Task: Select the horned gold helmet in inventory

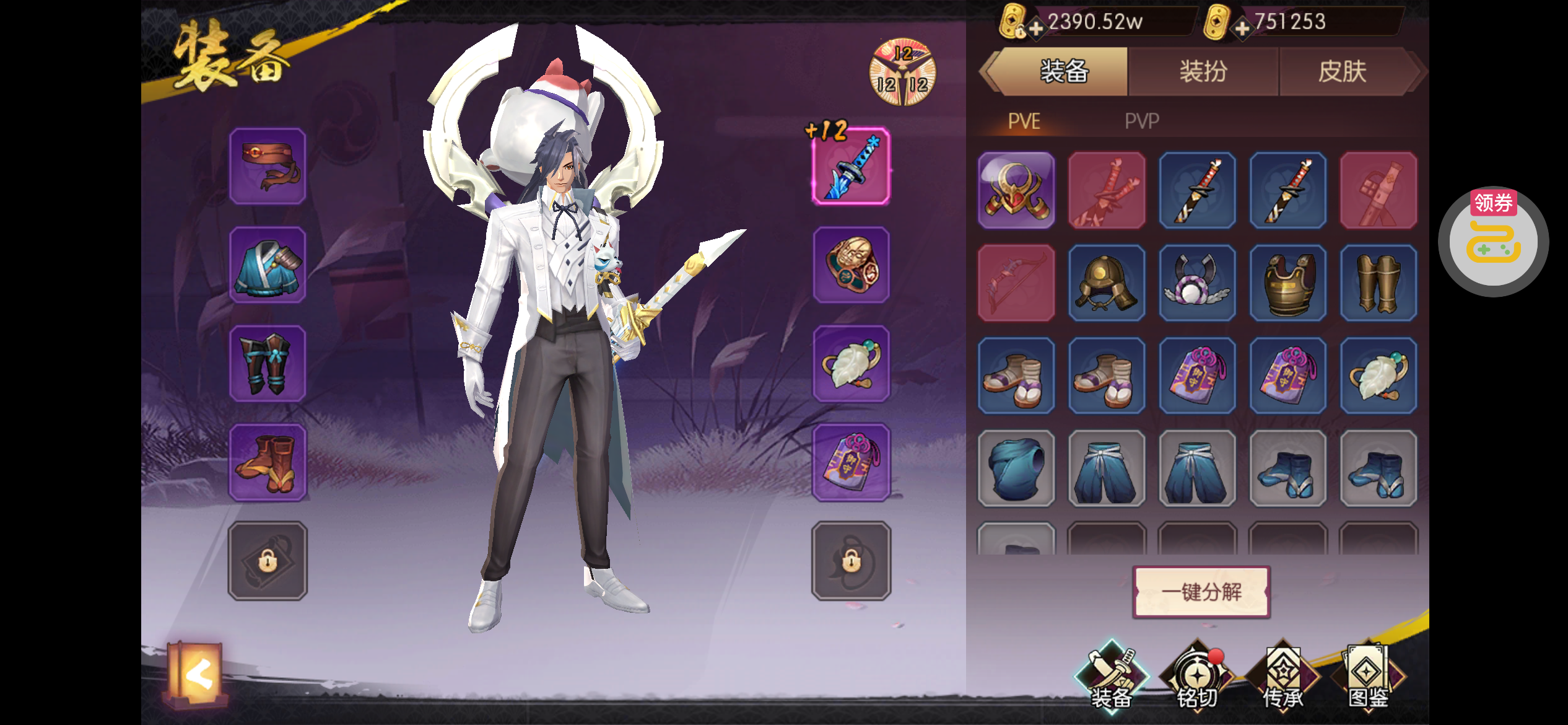Action: 1016,191
